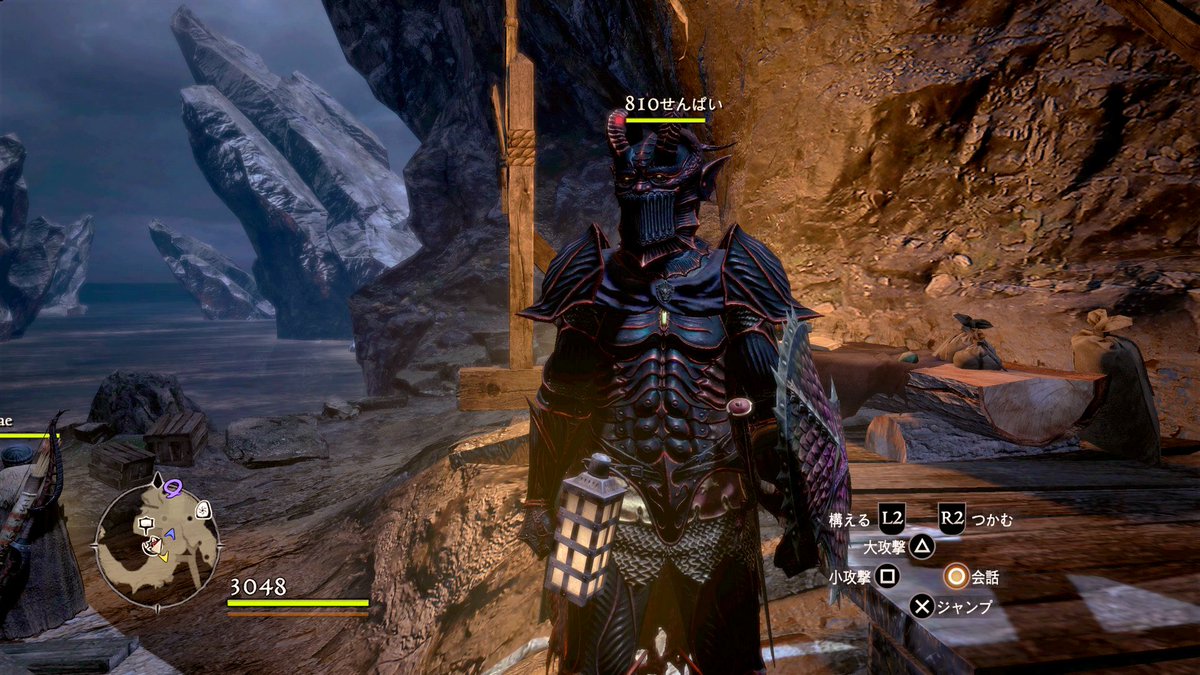
Task: Select the signboard marker on the minimap
Action: click(147, 524)
